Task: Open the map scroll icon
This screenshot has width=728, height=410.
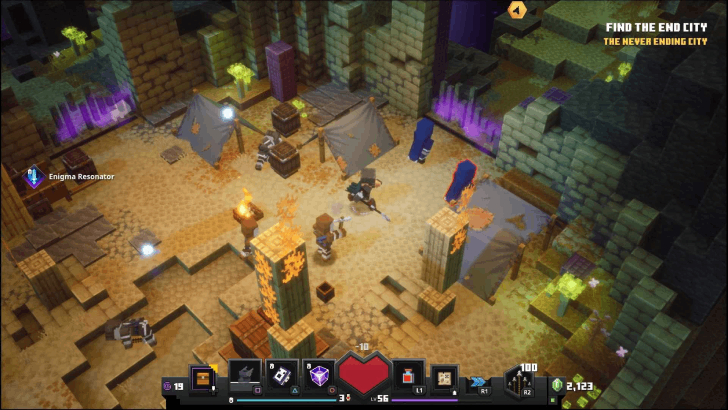Action: (442, 375)
